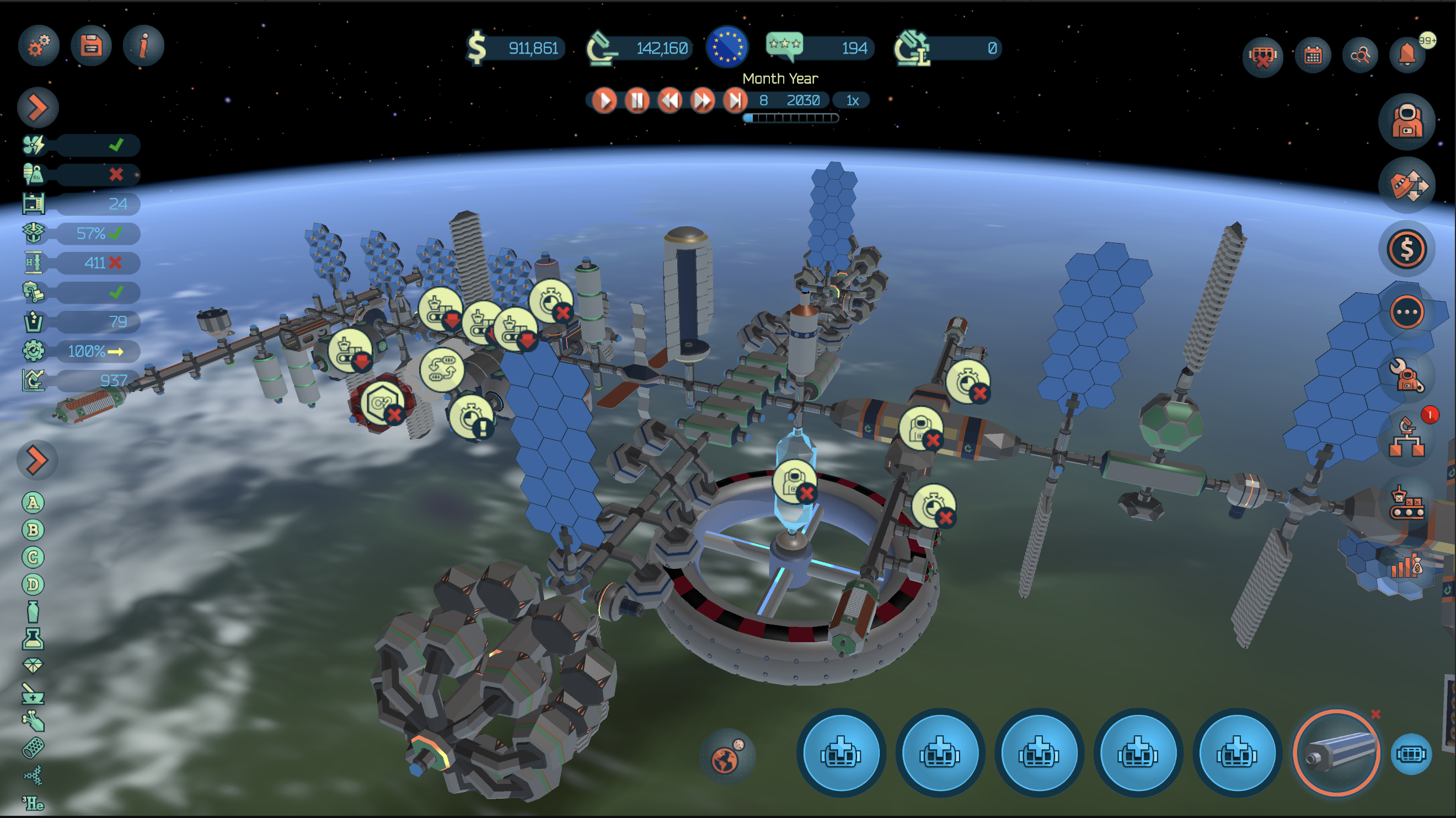Select the cylindrical module build slot
This screenshot has width=1456, height=818.
tap(1336, 753)
